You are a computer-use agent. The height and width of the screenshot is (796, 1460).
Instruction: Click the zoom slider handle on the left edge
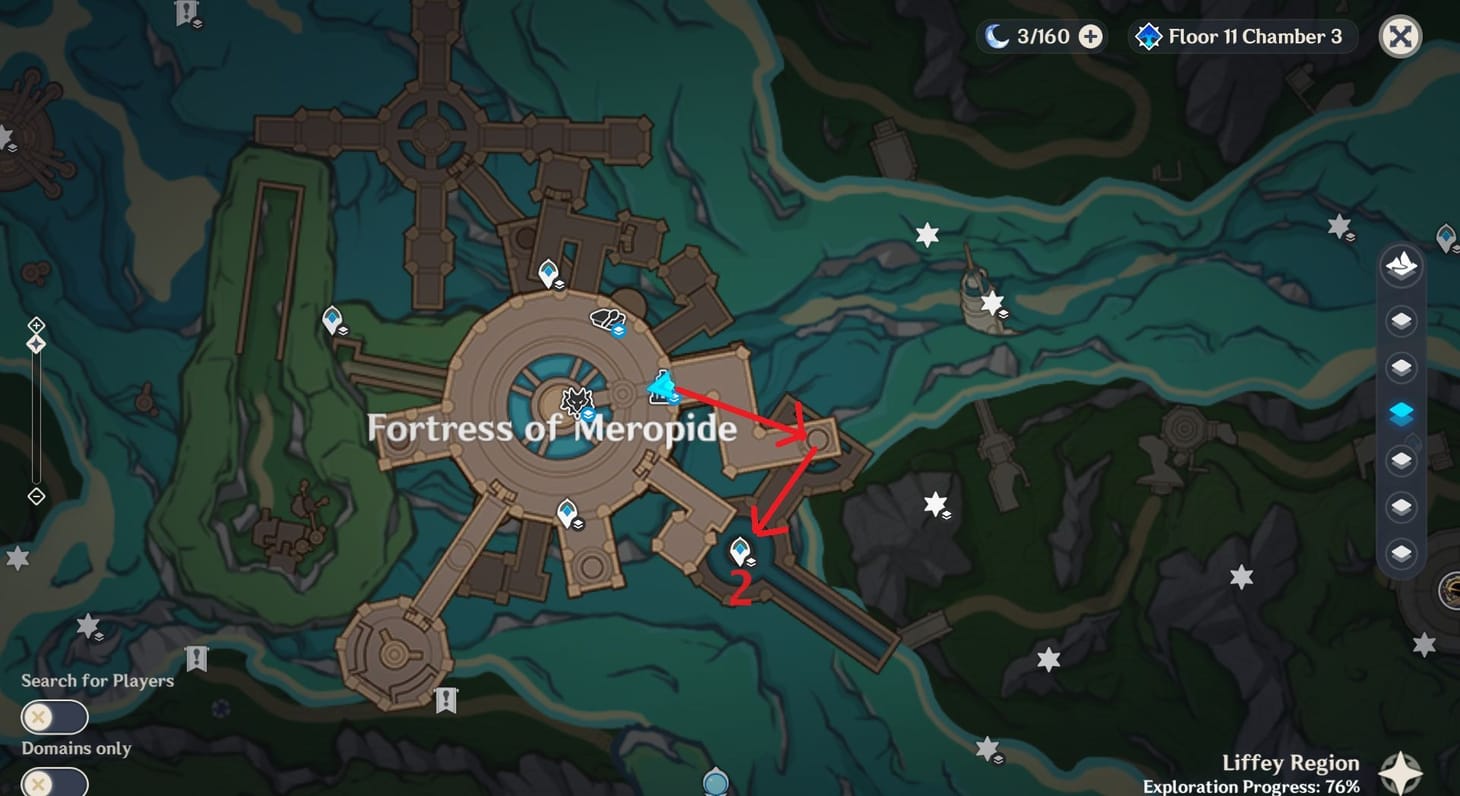[x=37, y=343]
